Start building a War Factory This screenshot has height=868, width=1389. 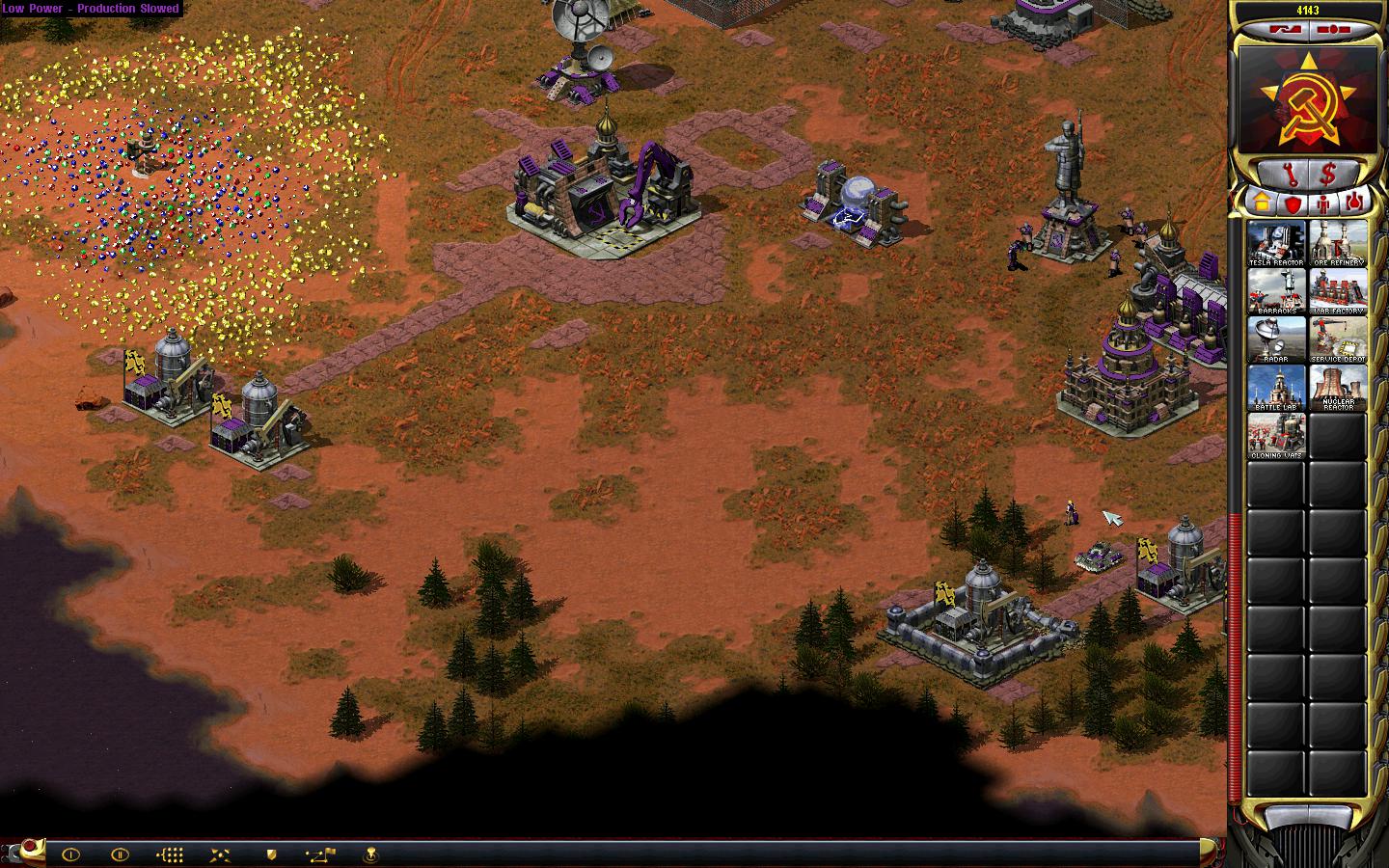1338,290
